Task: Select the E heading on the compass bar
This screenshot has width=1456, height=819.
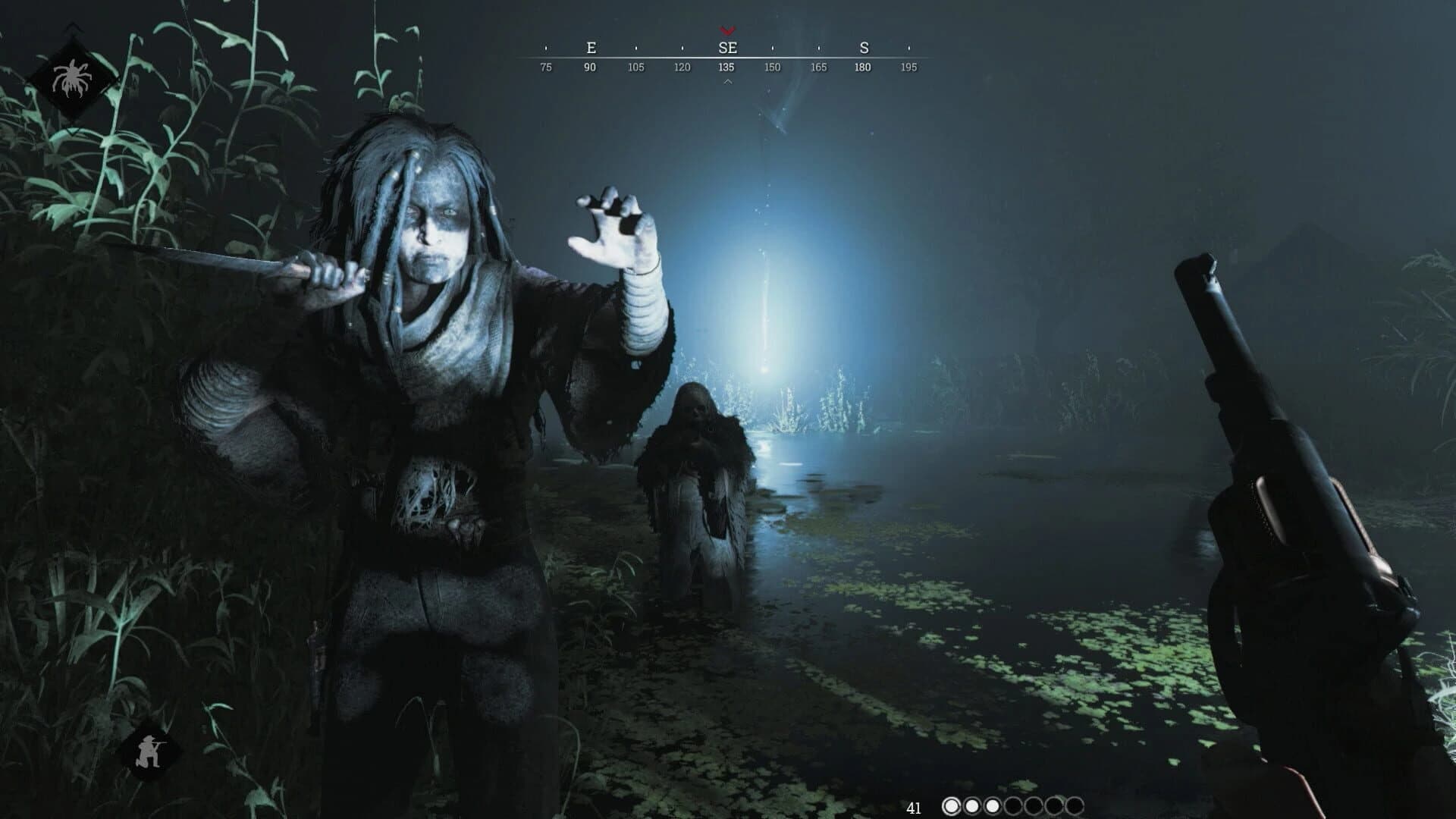Action: (591, 47)
